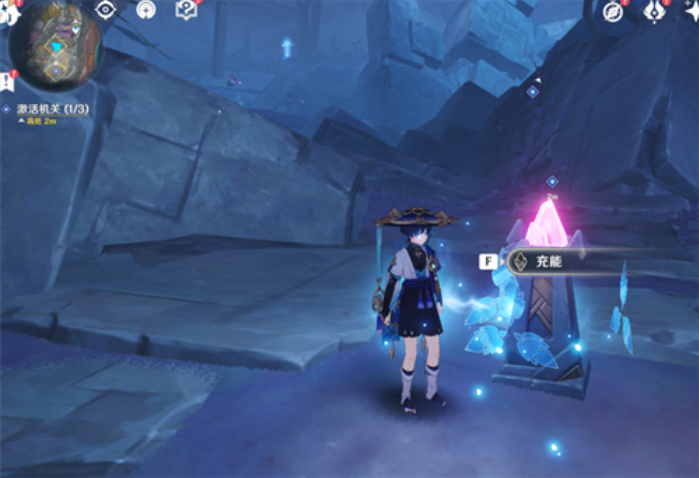Open the events compass icon
This screenshot has width=699, height=478.
(x=614, y=12)
